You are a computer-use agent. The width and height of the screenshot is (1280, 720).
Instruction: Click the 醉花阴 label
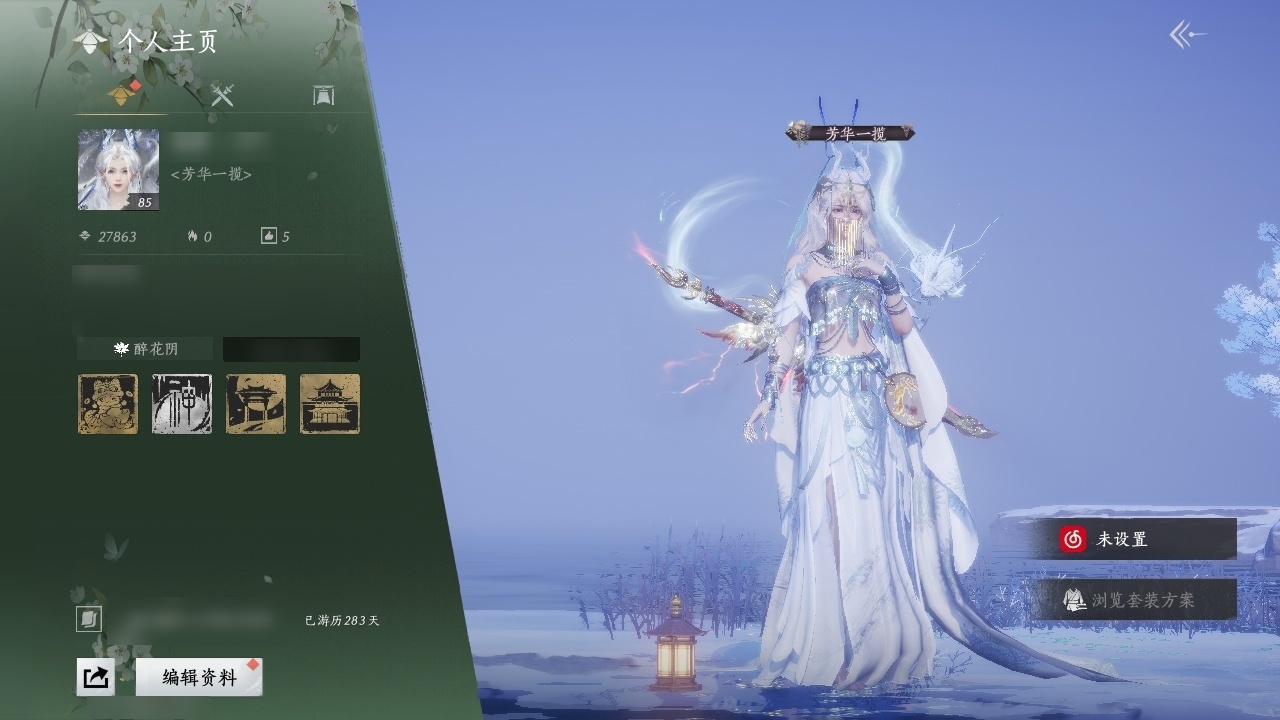point(146,349)
